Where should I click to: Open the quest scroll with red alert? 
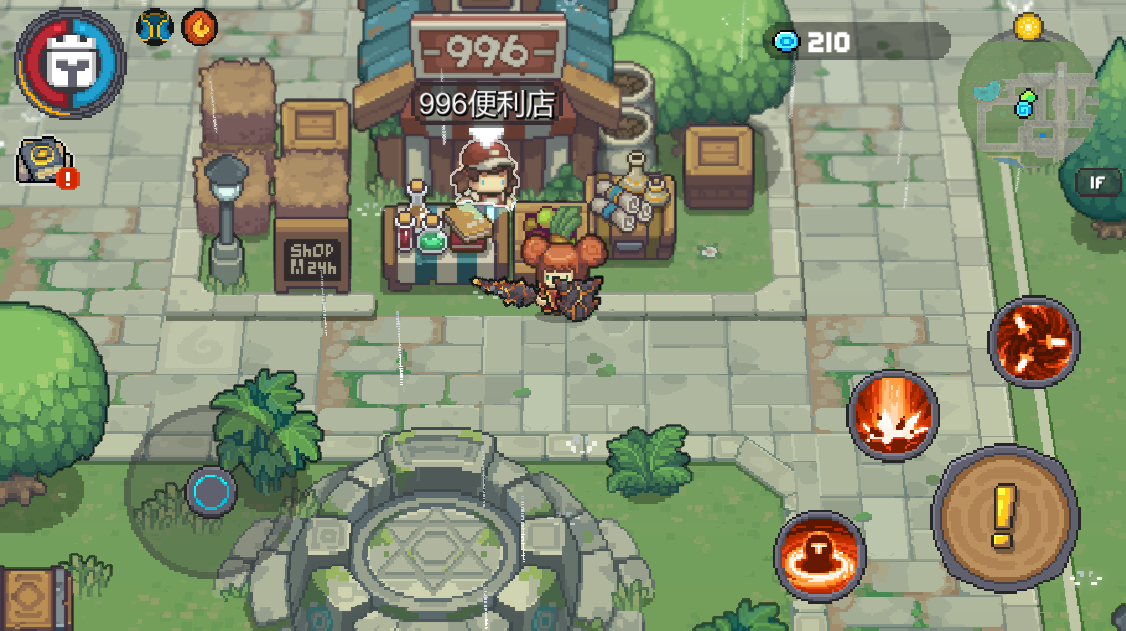[x=45, y=161]
